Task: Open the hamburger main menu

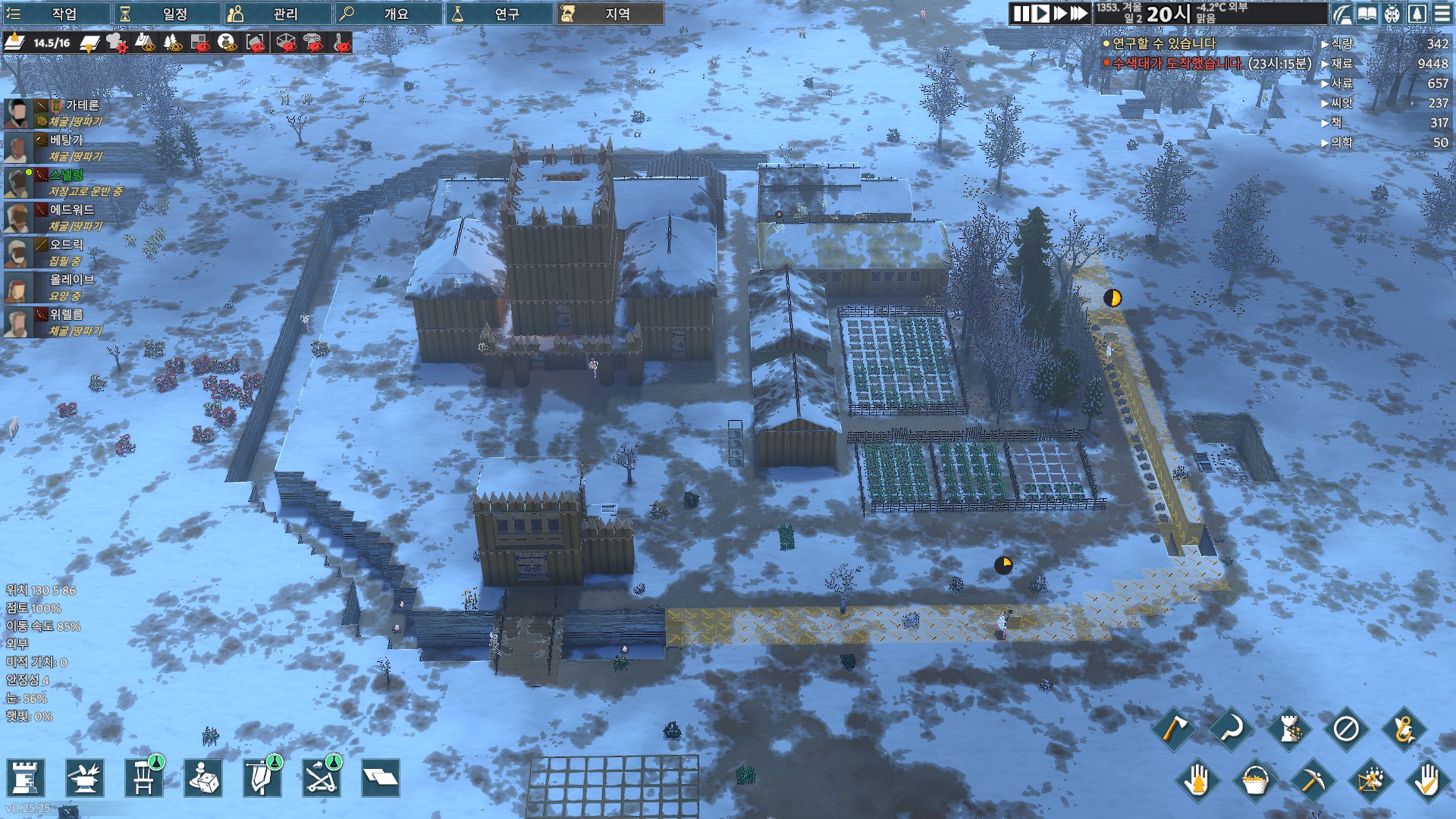Action: [x=1442, y=14]
